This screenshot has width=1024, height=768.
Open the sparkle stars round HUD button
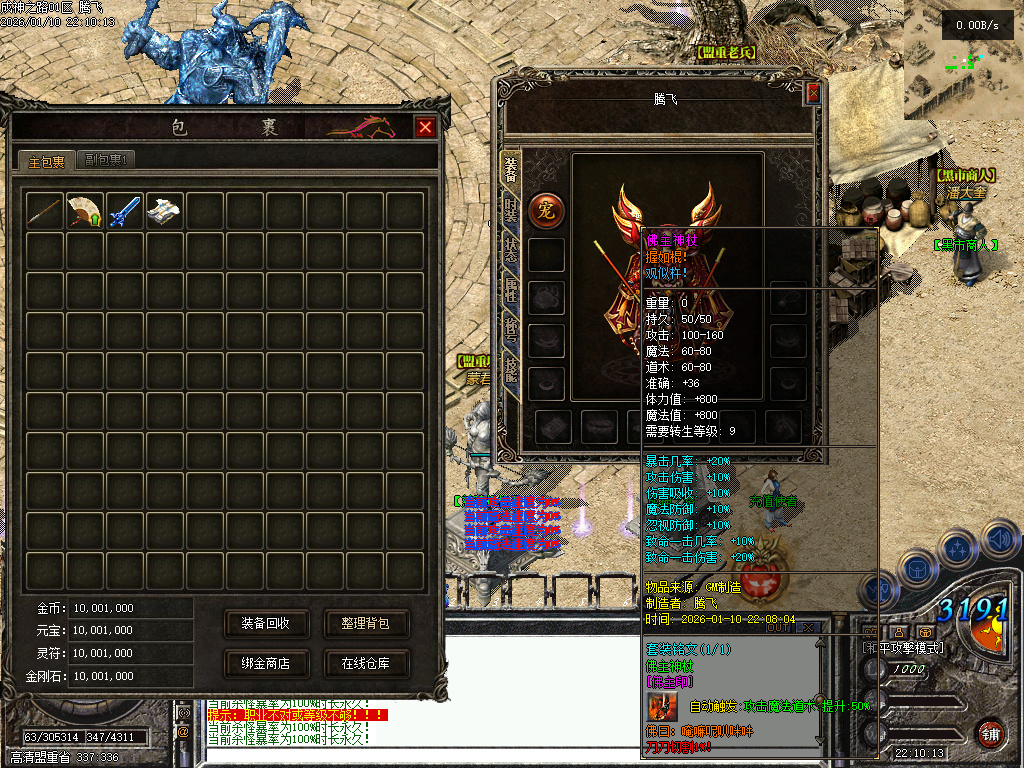[957, 549]
